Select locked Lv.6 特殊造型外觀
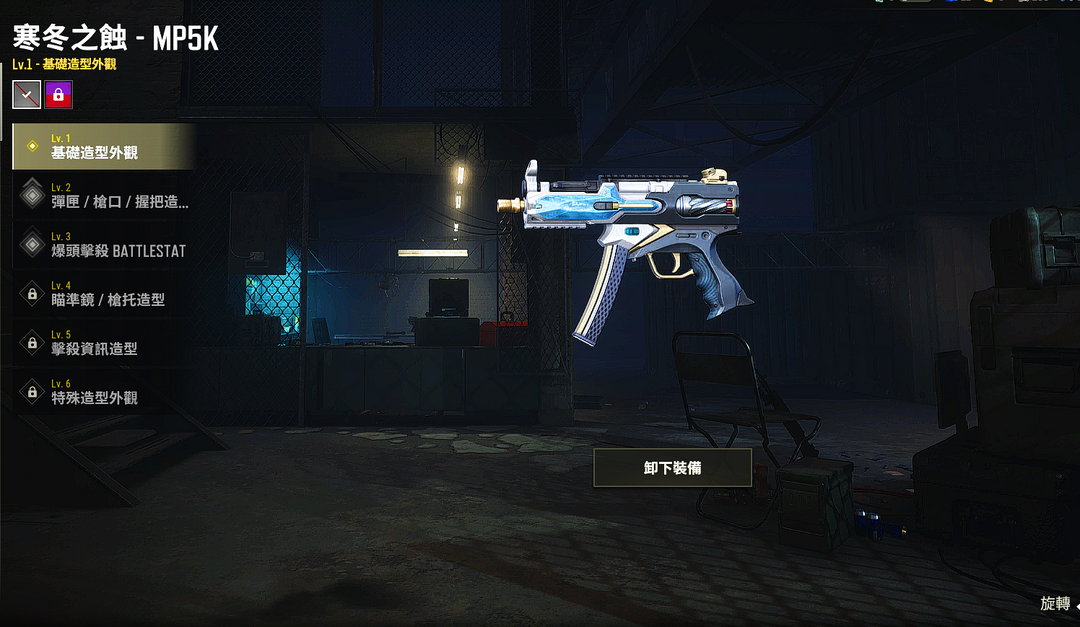 click(x=102, y=391)
